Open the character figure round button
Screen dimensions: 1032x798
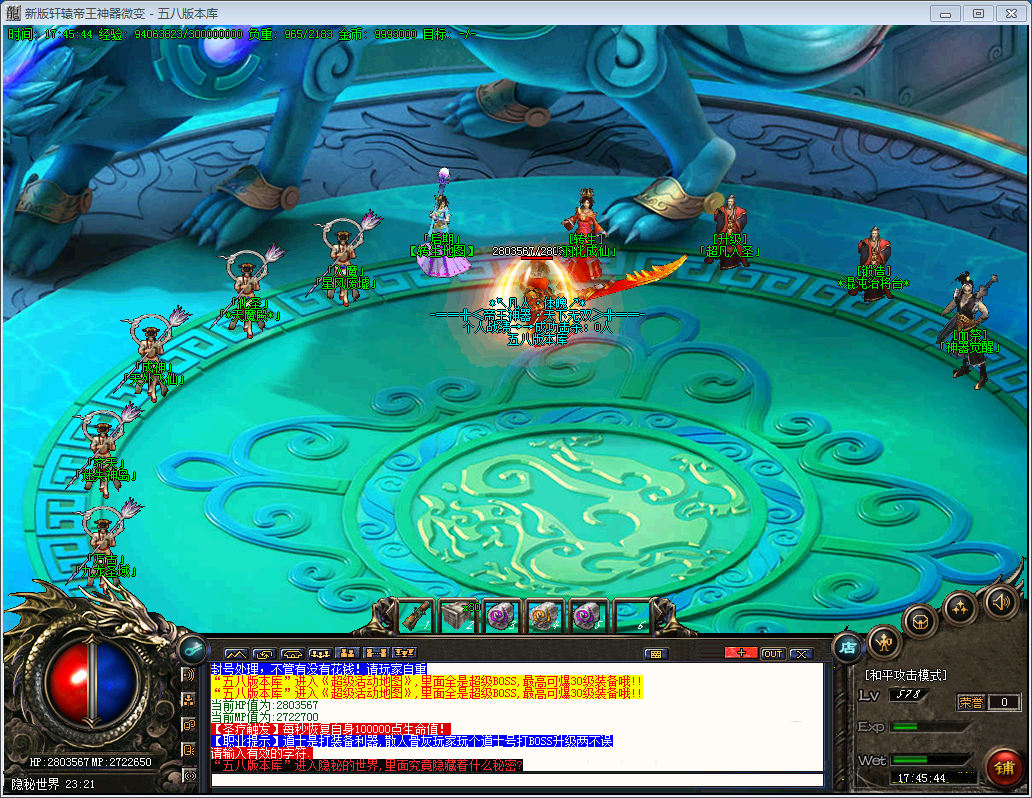(883, 641)
